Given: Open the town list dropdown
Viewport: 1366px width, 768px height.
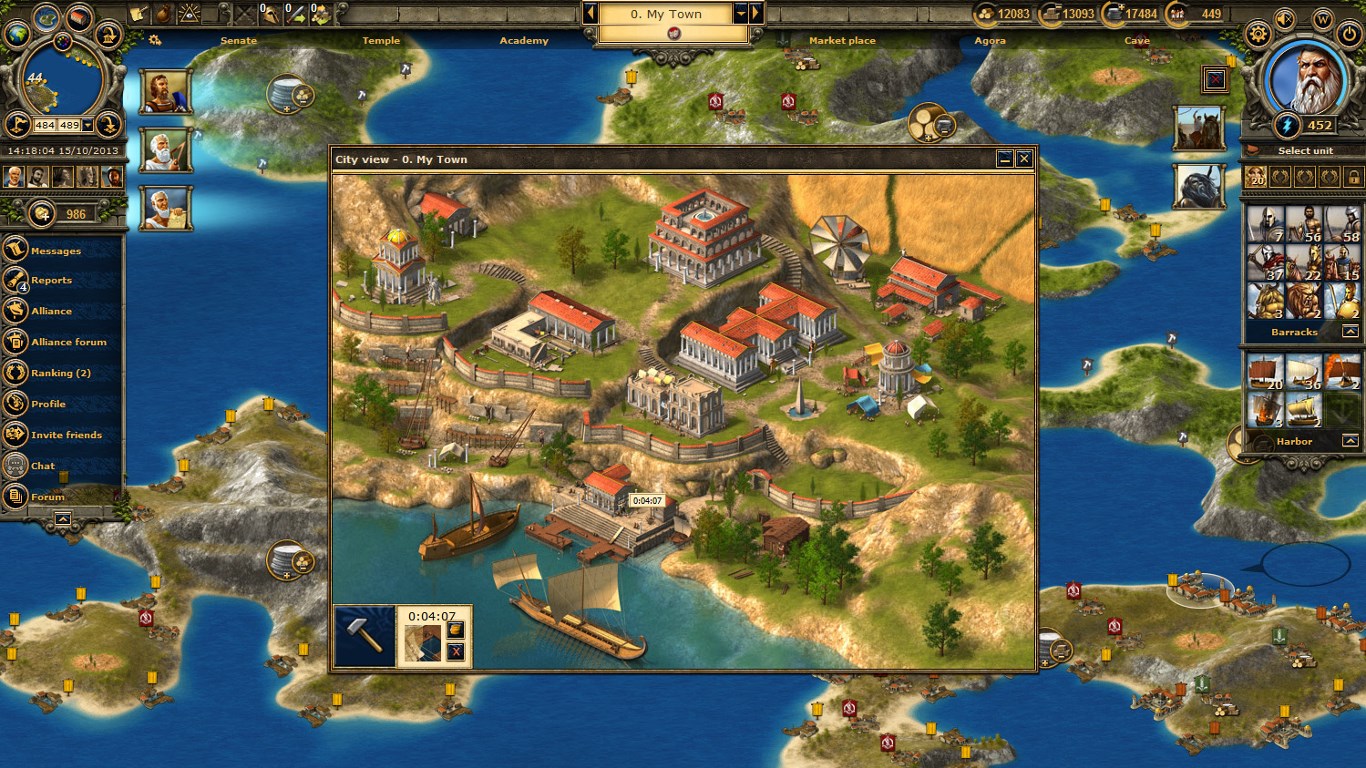Looking at the screenshot, I should (741, 13).
